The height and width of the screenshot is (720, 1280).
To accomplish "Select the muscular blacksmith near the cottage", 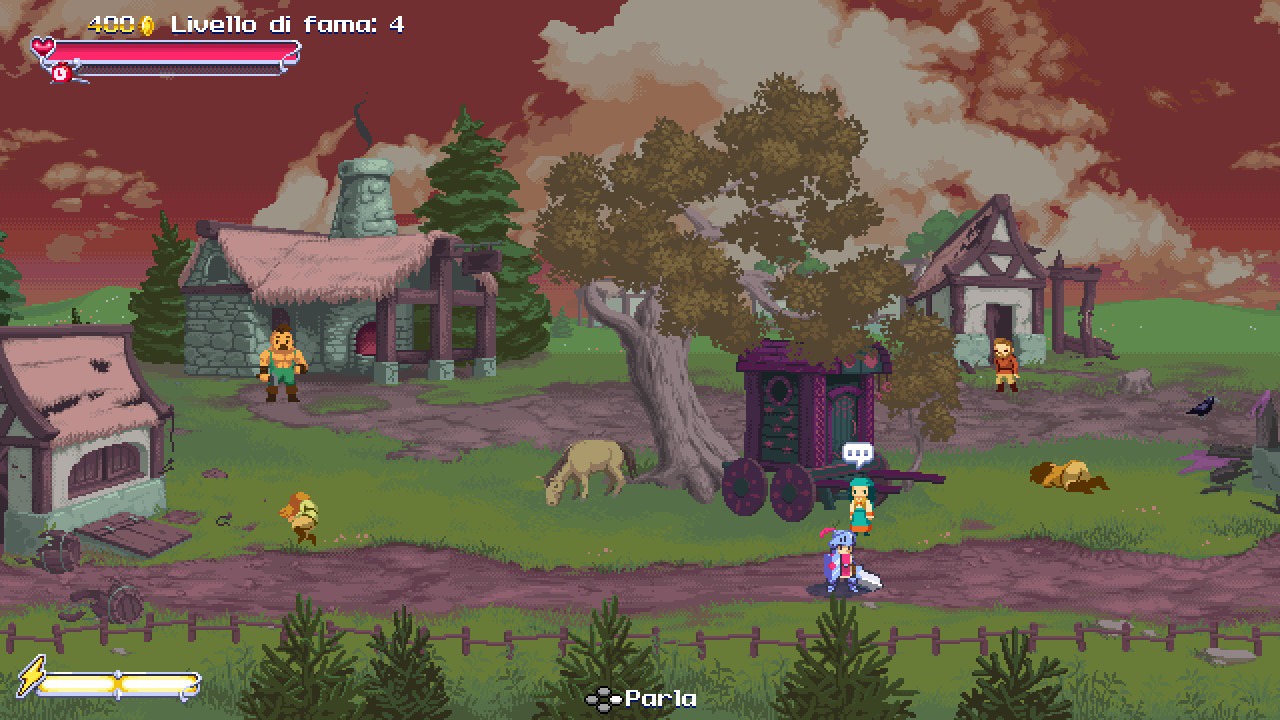I will point(282,365).
